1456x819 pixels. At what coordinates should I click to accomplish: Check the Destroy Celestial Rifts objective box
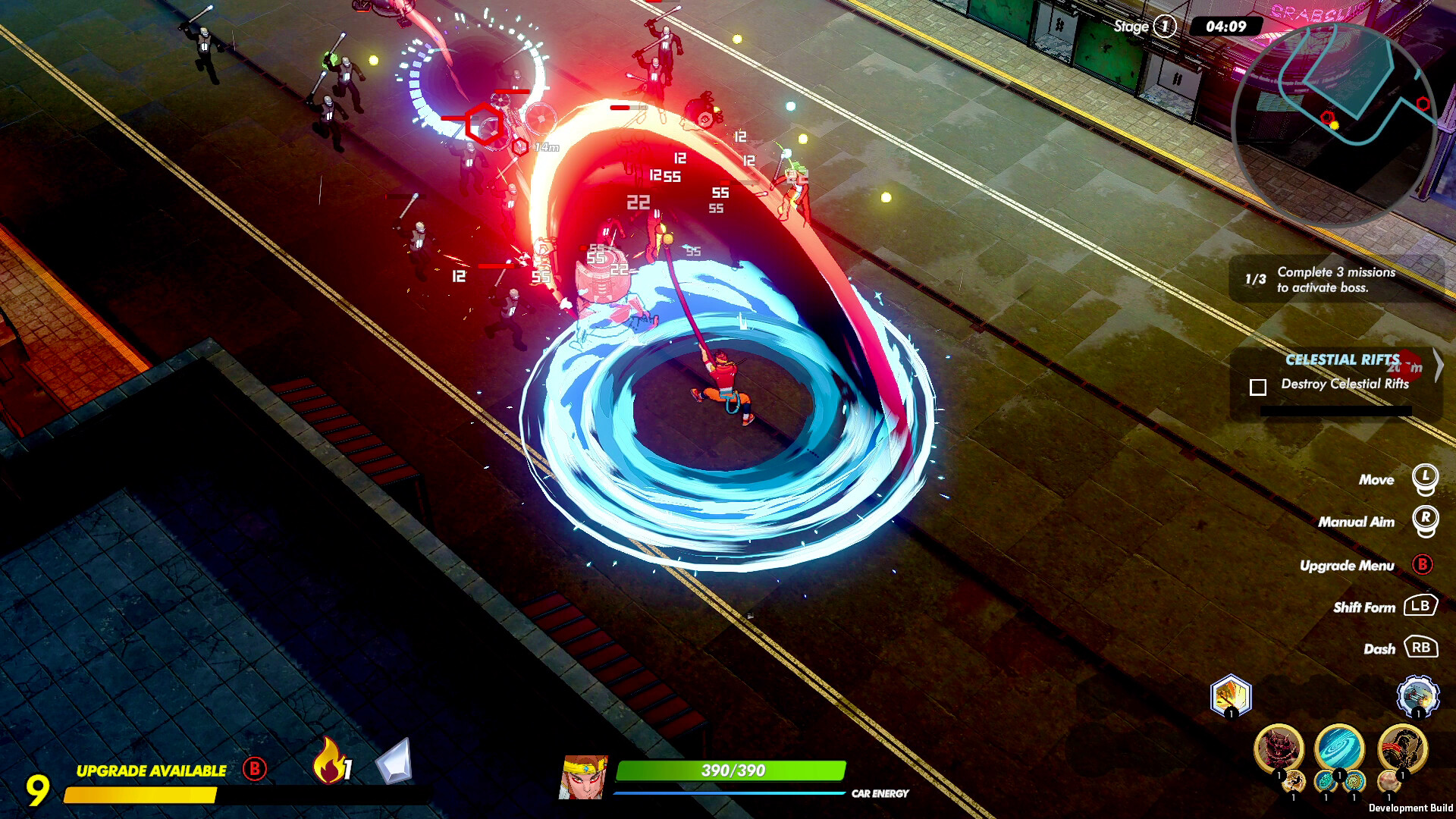coord(1258,388)
